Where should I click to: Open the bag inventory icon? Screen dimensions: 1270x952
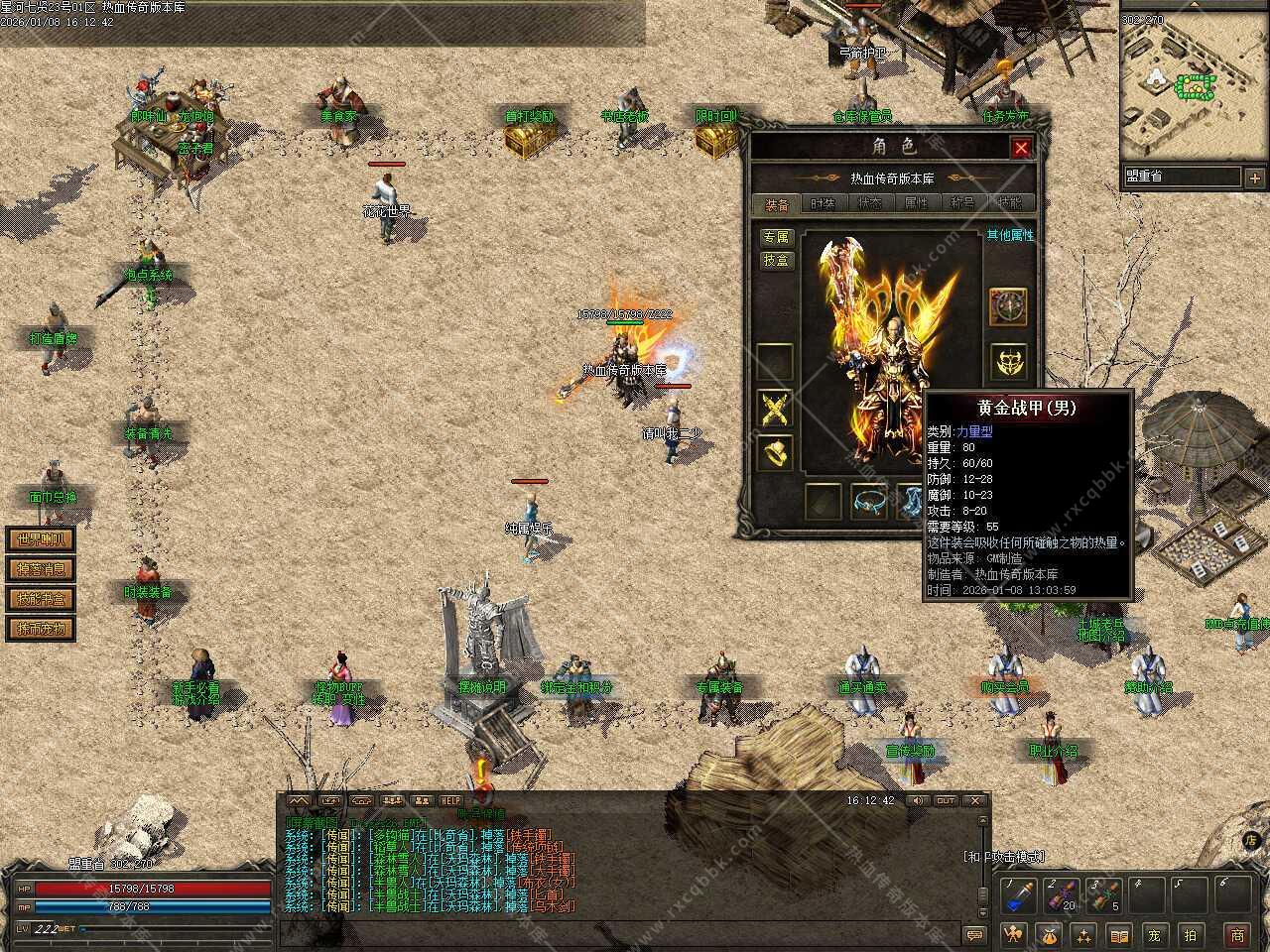(1048, 934)
